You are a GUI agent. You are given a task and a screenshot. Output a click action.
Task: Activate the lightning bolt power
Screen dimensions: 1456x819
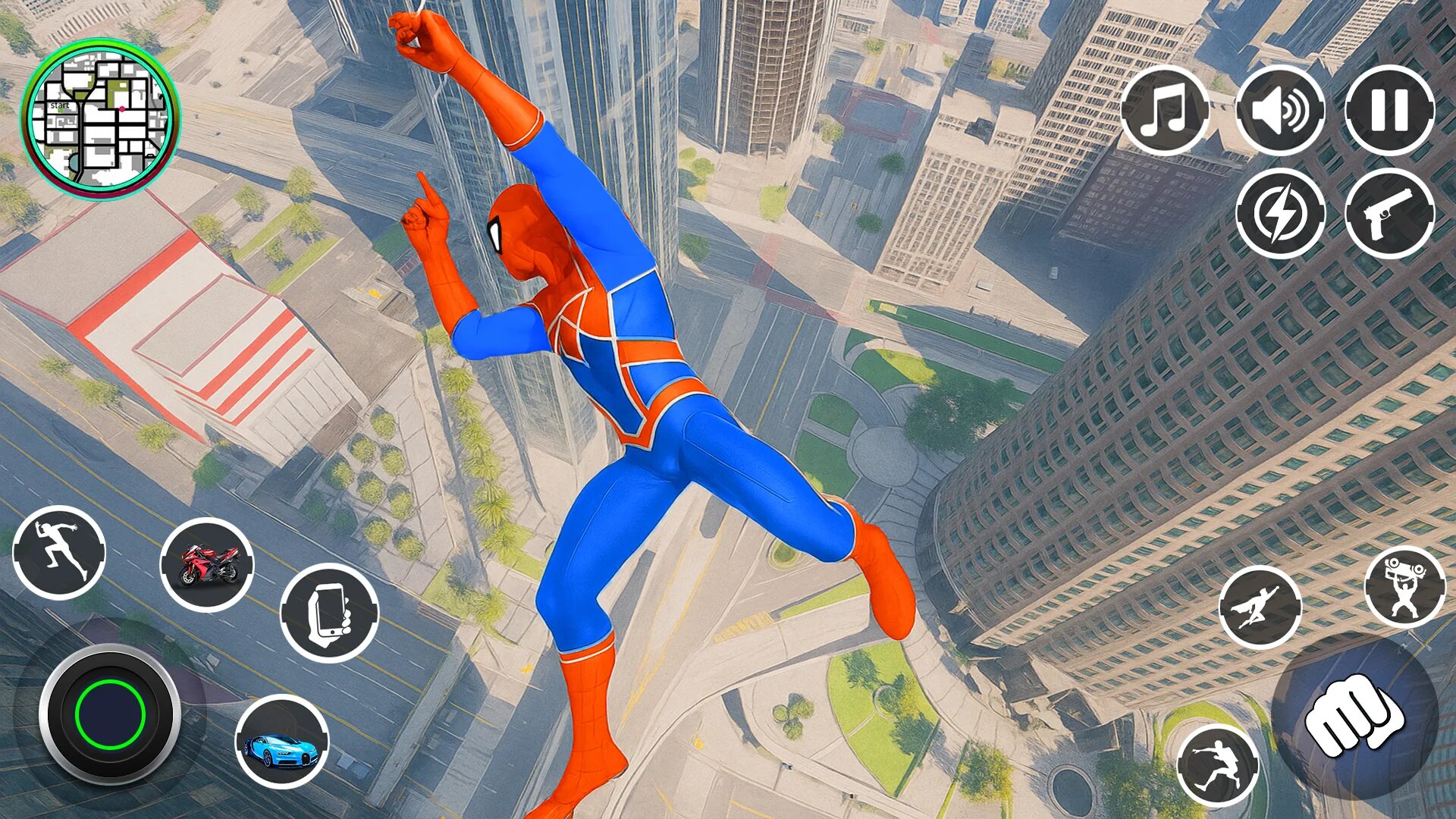(1280, 214)
